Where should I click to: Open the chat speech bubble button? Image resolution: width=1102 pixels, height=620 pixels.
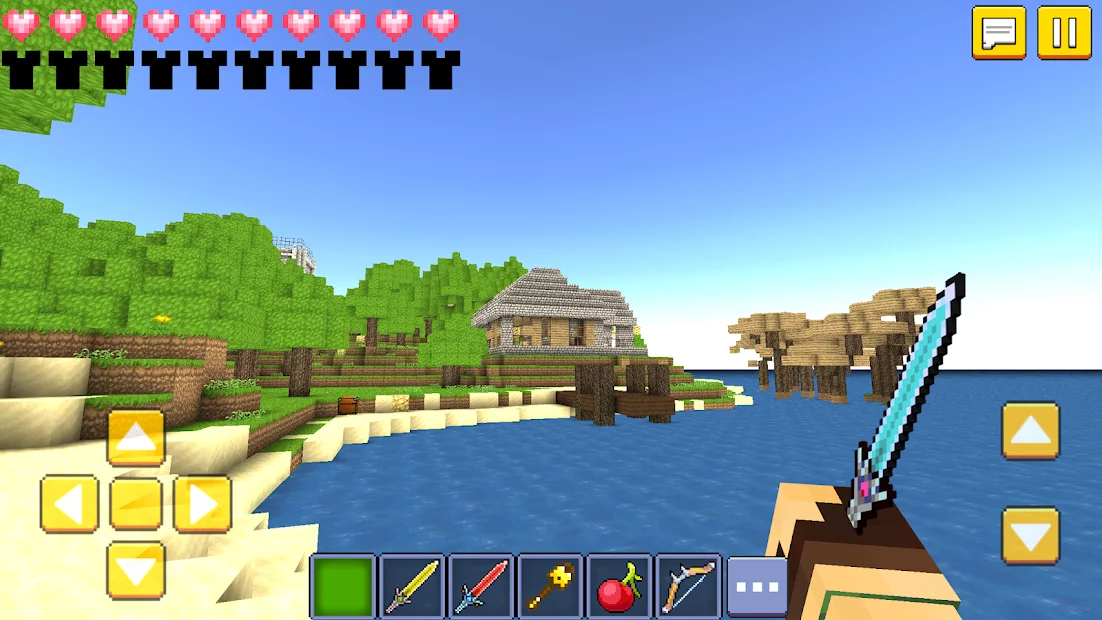coord(998,33)
